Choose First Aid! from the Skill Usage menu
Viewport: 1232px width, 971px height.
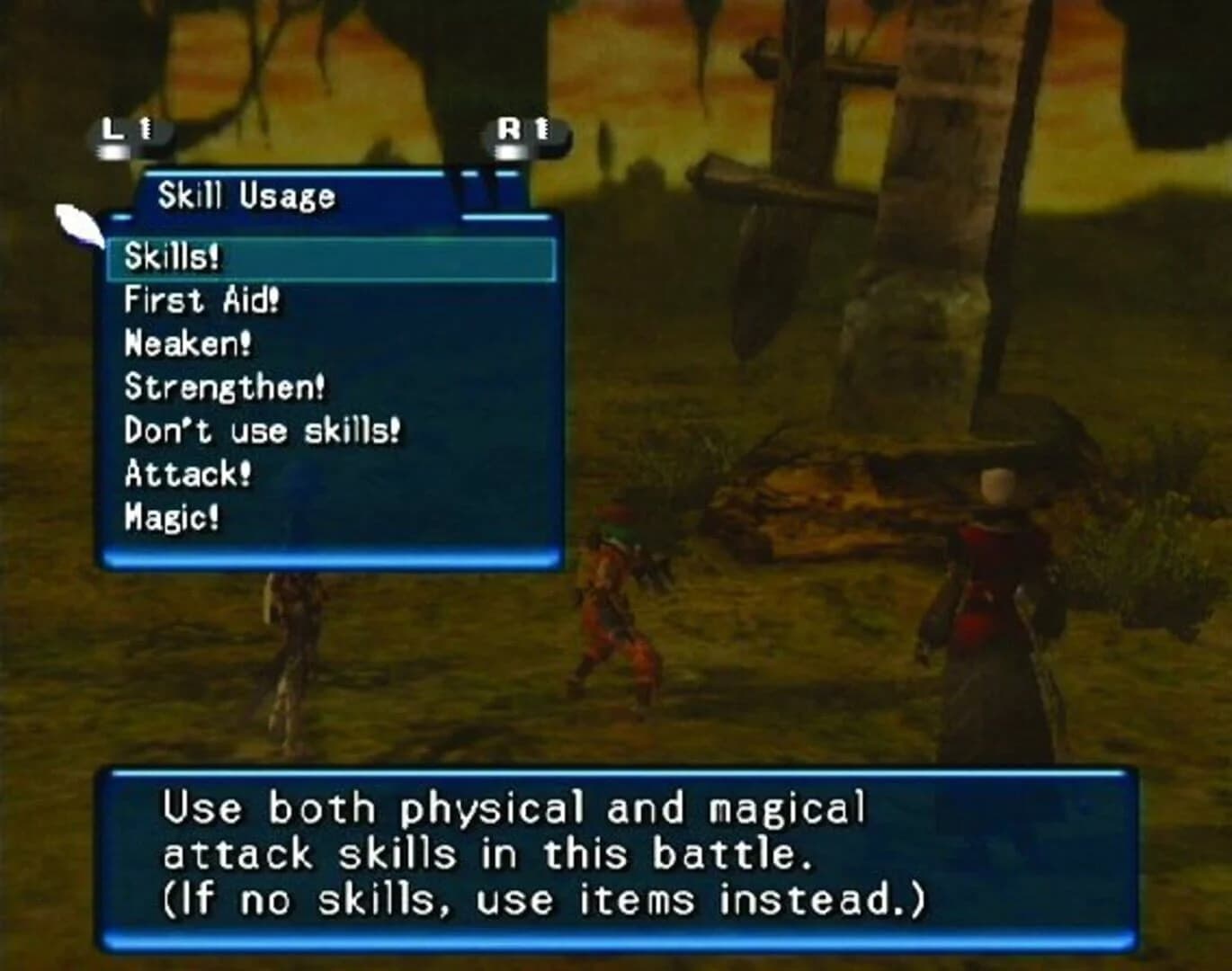202,299
